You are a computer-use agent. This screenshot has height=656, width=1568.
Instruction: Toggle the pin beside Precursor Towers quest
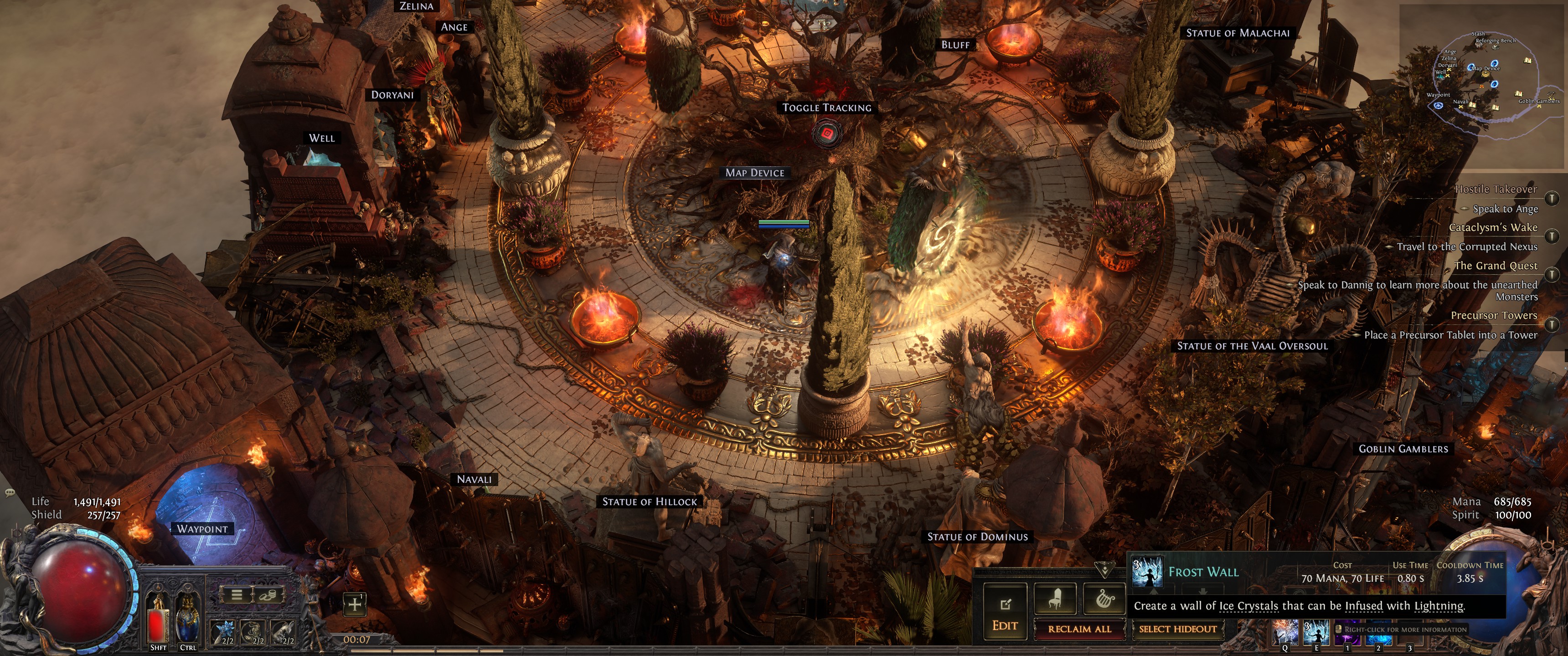tap(1552, 324)
